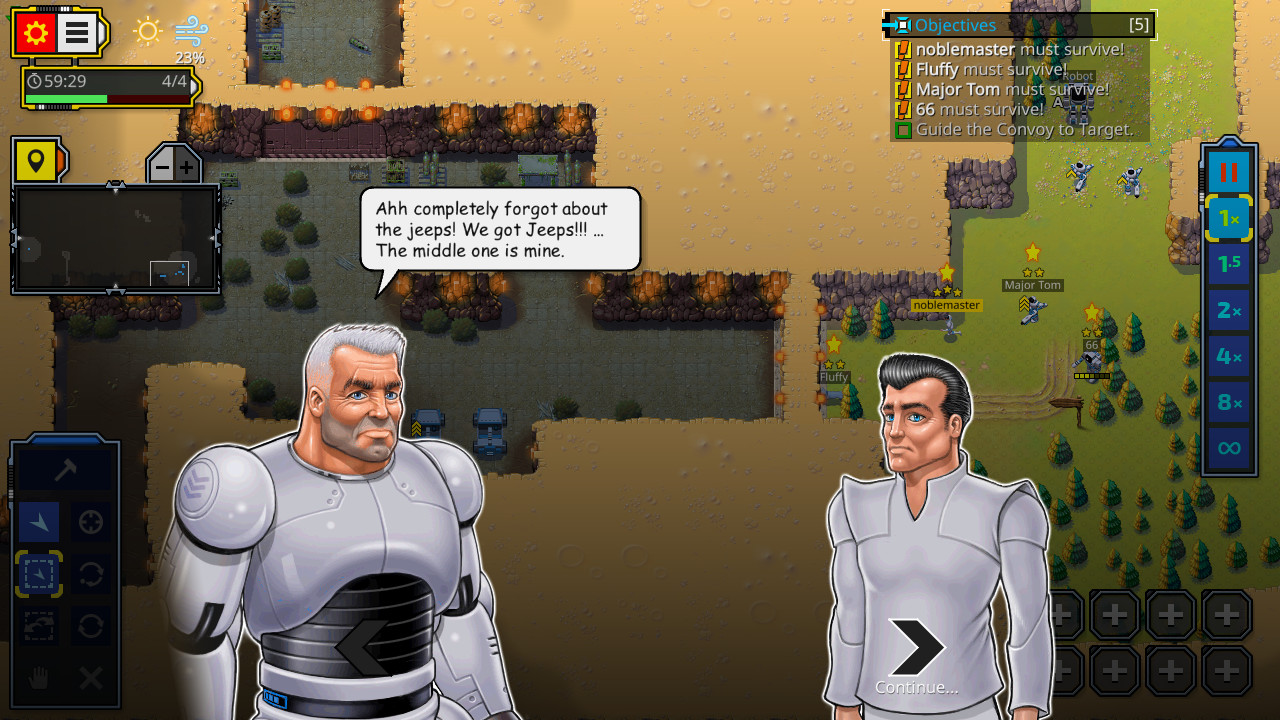Screen dimensions: 1280x720
Task: Click the X cancel icon in the toolbar
Action: 90,678
